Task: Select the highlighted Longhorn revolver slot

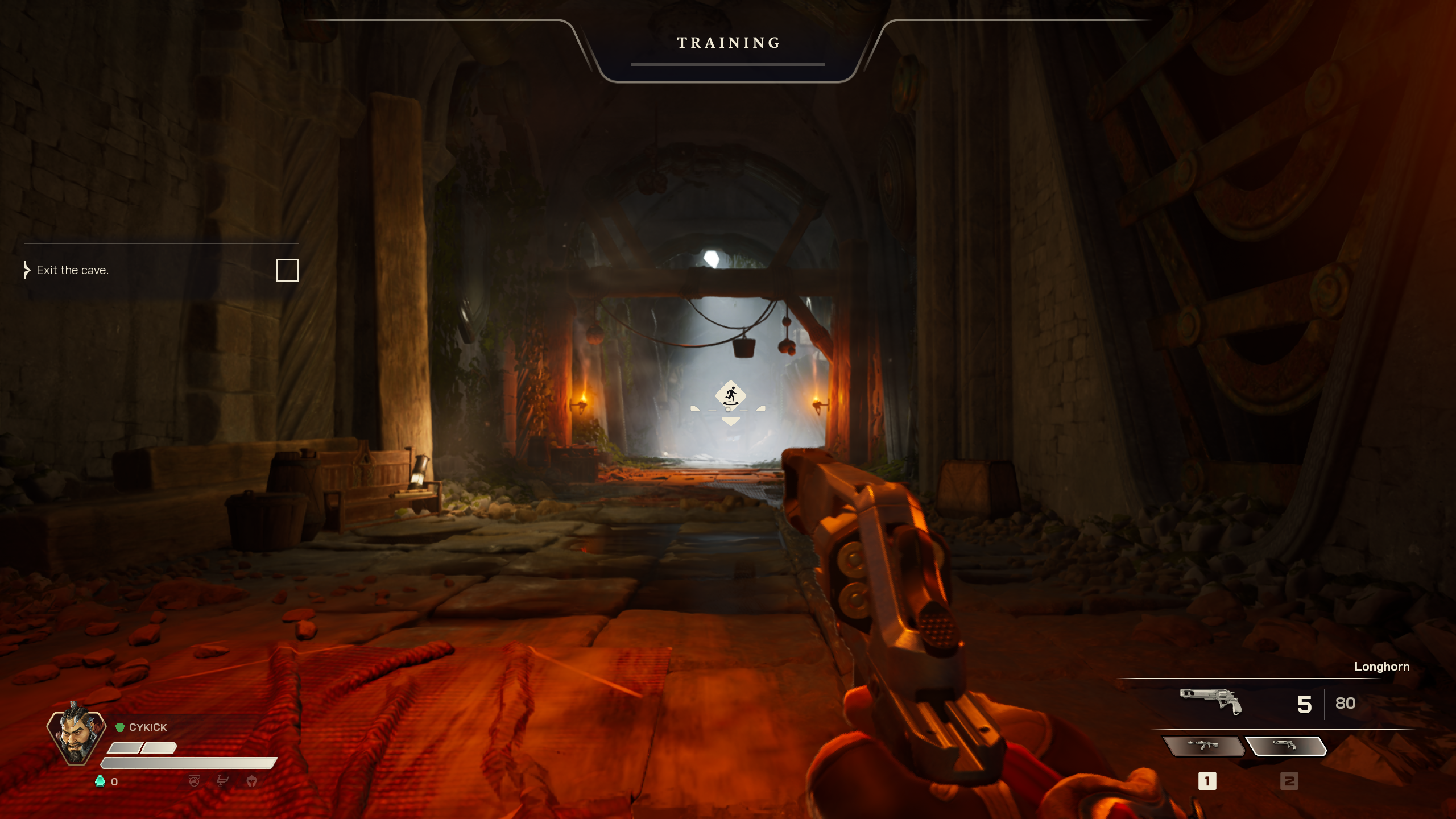Action: coord(1285,746)
